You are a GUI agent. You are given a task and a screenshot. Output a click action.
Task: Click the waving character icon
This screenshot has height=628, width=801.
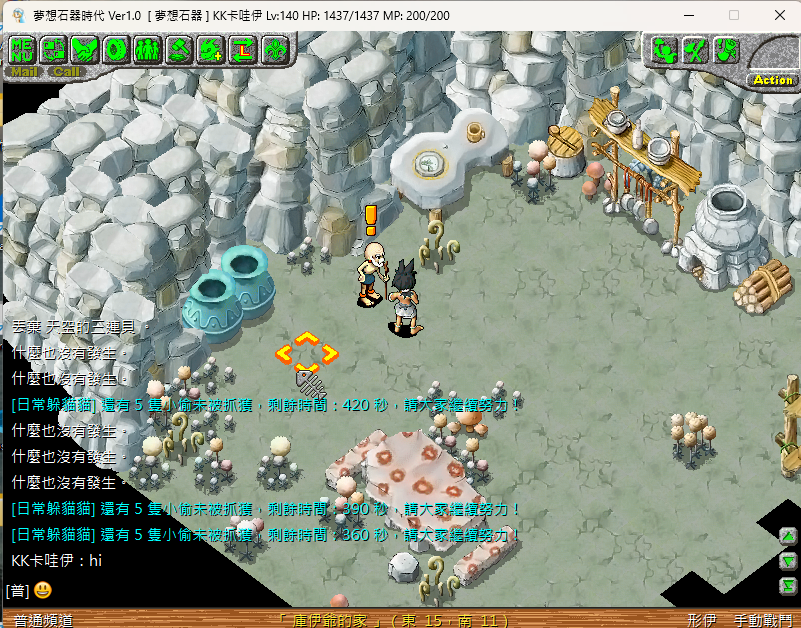coord(664,49)
